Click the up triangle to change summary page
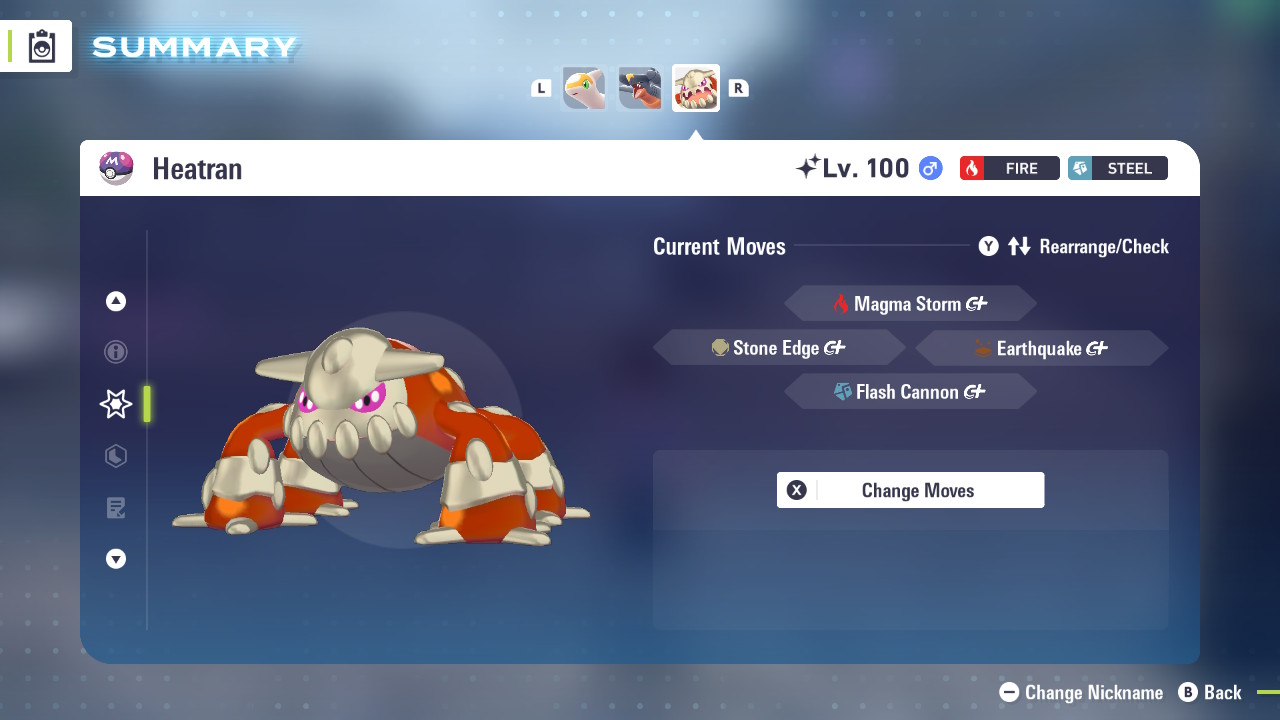Viewport: 1280px width, 720px height. coord(115,300)
